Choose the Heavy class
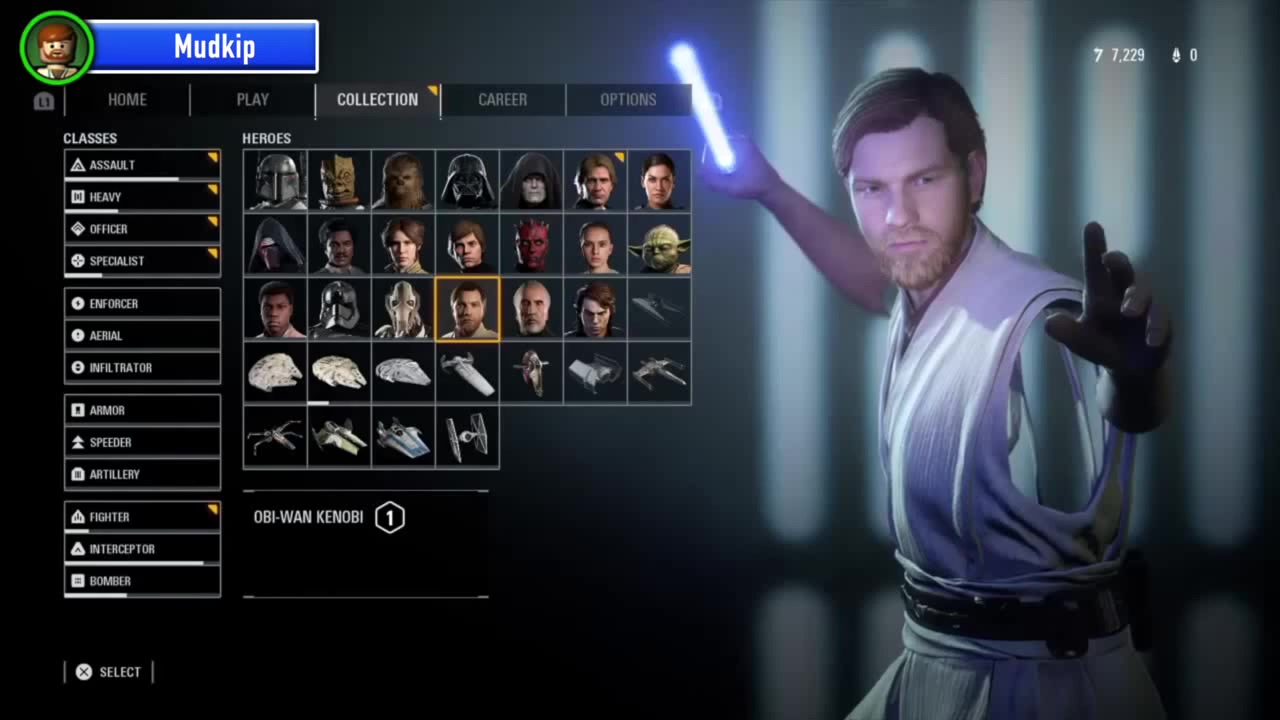 [142, 197]
